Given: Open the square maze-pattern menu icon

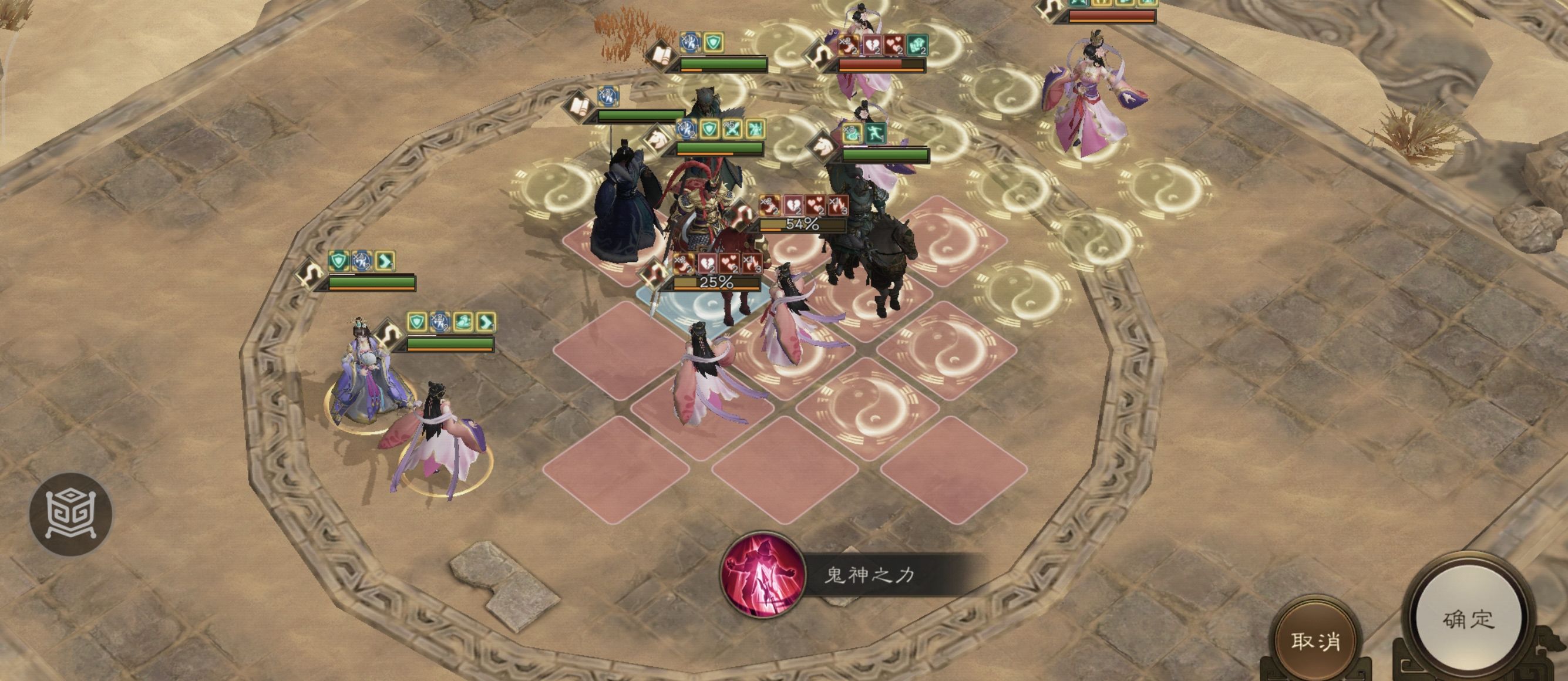Looking at the screenshot, I should point(70,514).
